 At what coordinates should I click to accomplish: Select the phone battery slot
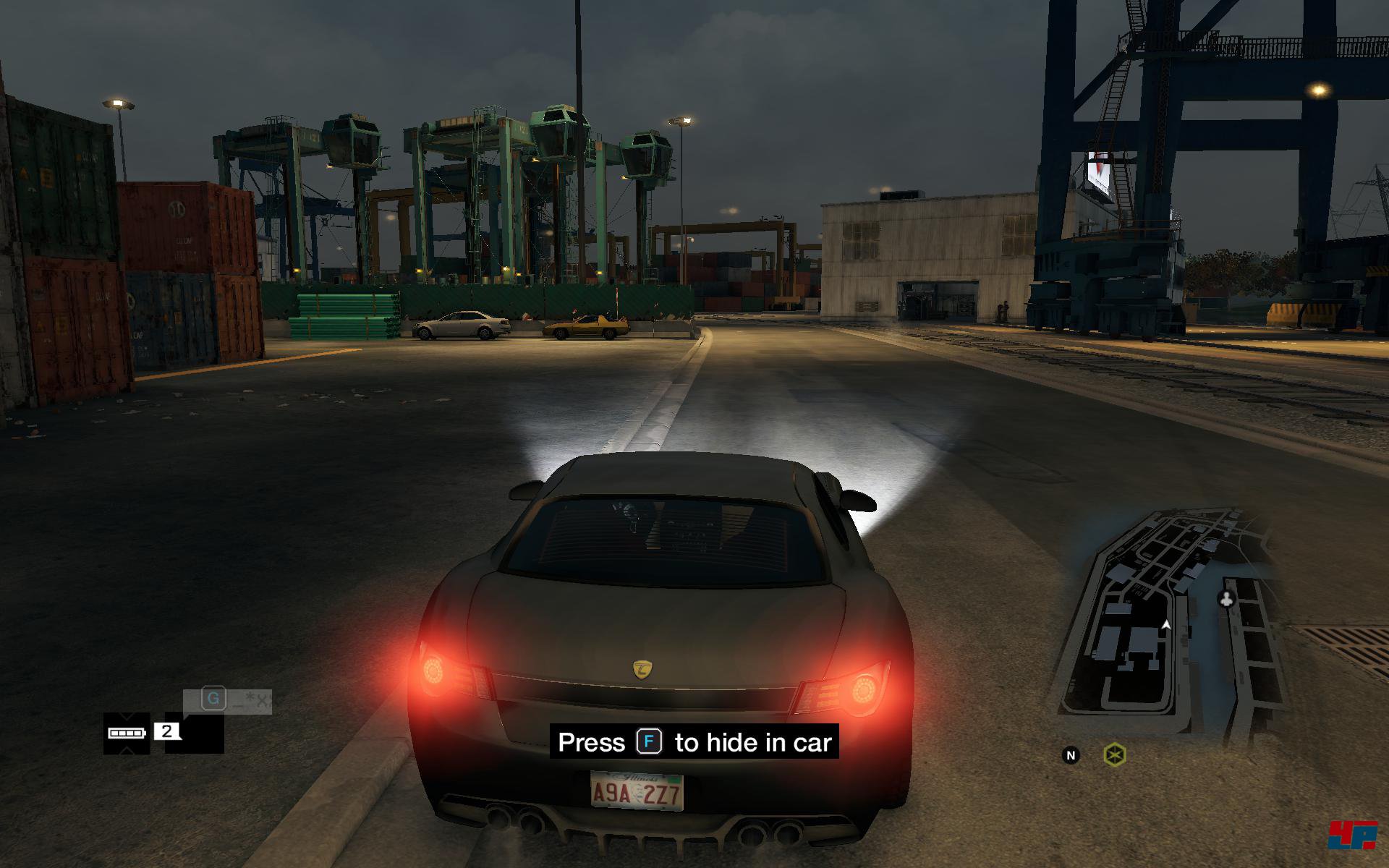coord(127,733)
